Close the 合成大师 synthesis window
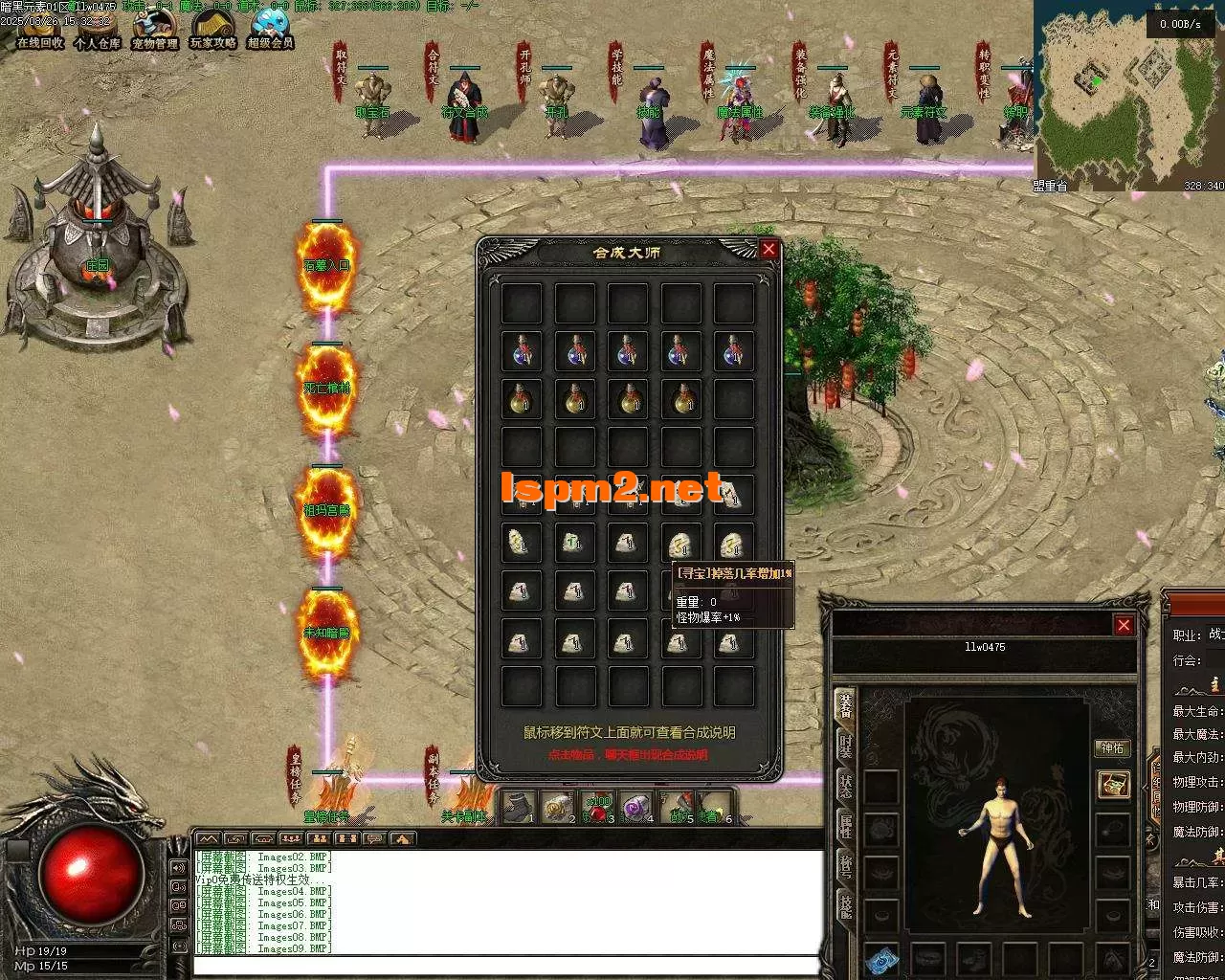The height and width of the screenshot is (980, 1225). click(768, 250)
